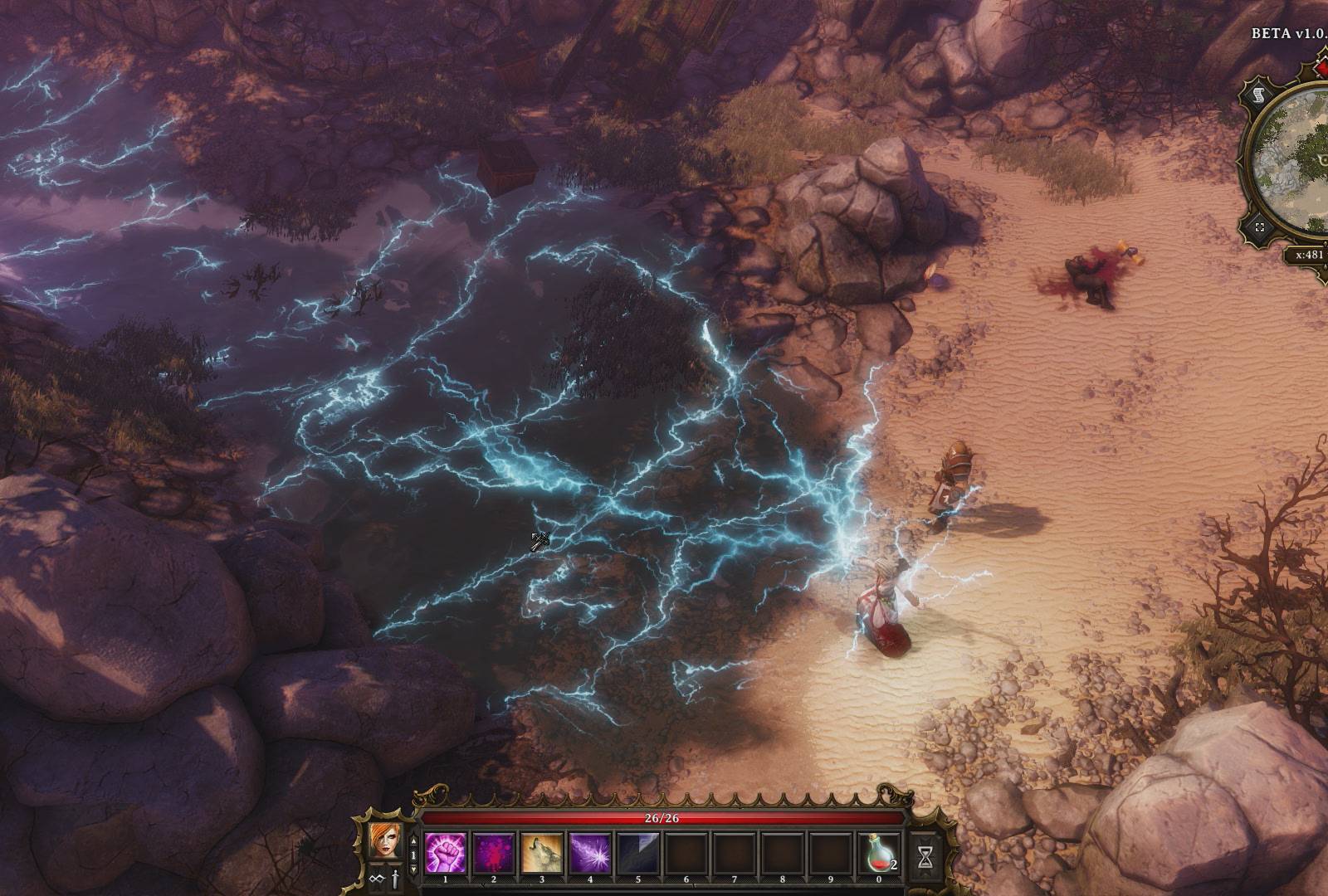Image resolution: width=1328 pixels, height=896 pixels.
Task: Click the red diamond gem above minimap
Action: click(x=1321, y=68)
